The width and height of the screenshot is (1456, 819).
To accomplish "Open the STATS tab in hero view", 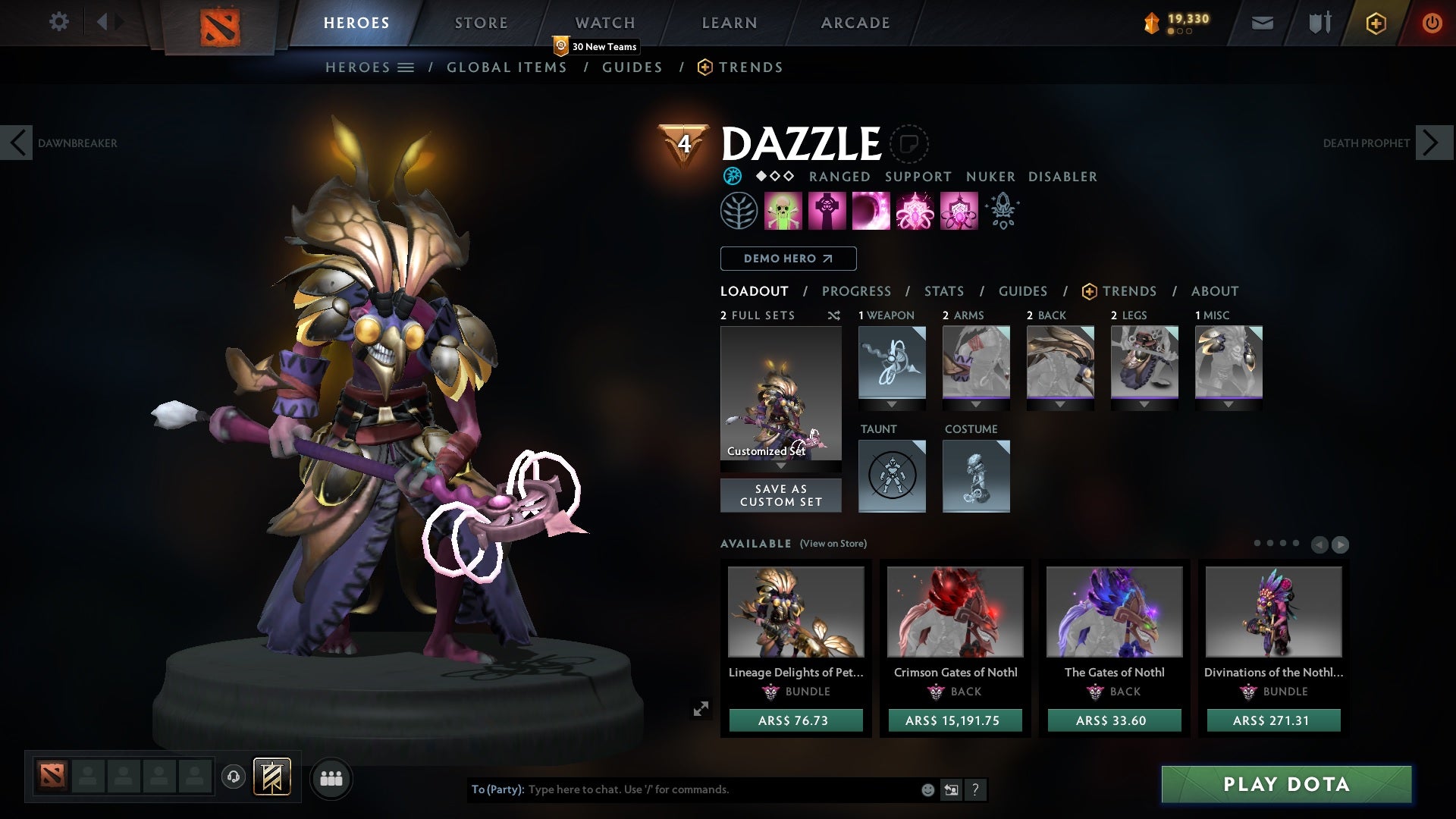I will tap(943, 290).
